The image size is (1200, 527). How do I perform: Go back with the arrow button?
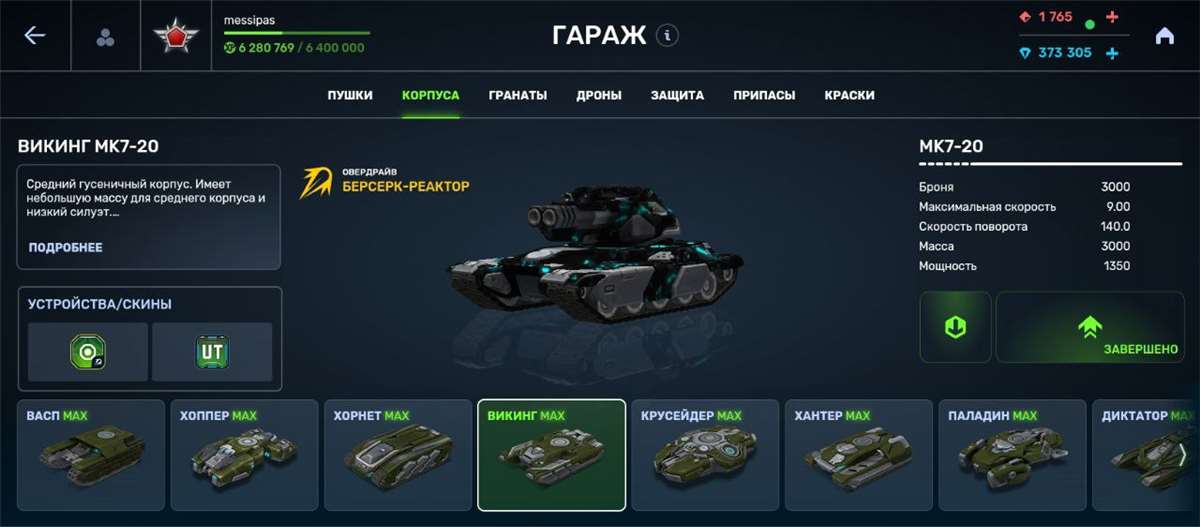(x=35, y=36)
